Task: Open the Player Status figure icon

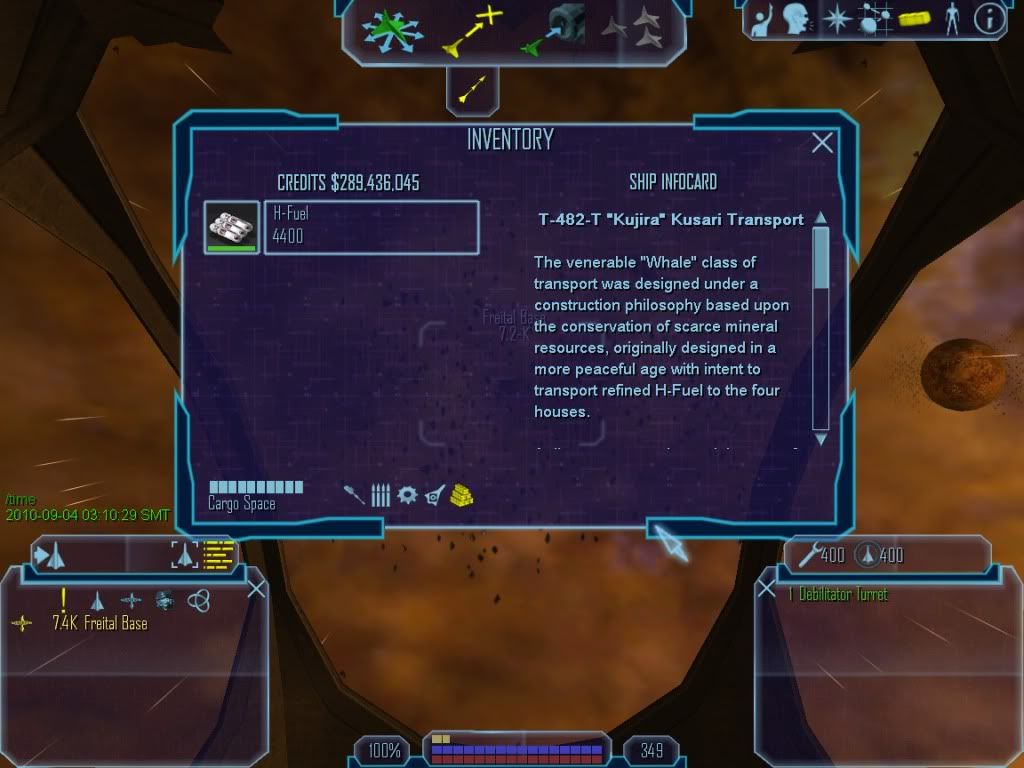Action: click(x=951, y=19)
